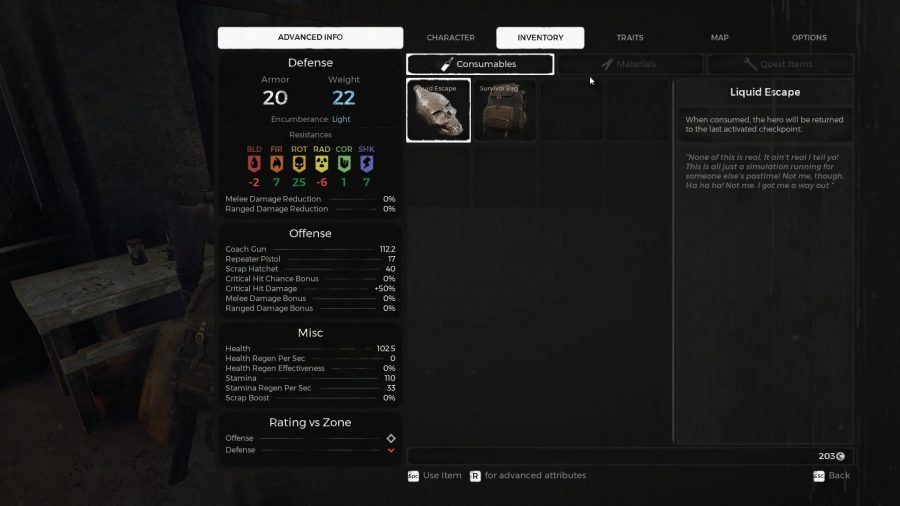Select the Advanced Info header button
Viewport: 900px width, 506px height.
310,38
